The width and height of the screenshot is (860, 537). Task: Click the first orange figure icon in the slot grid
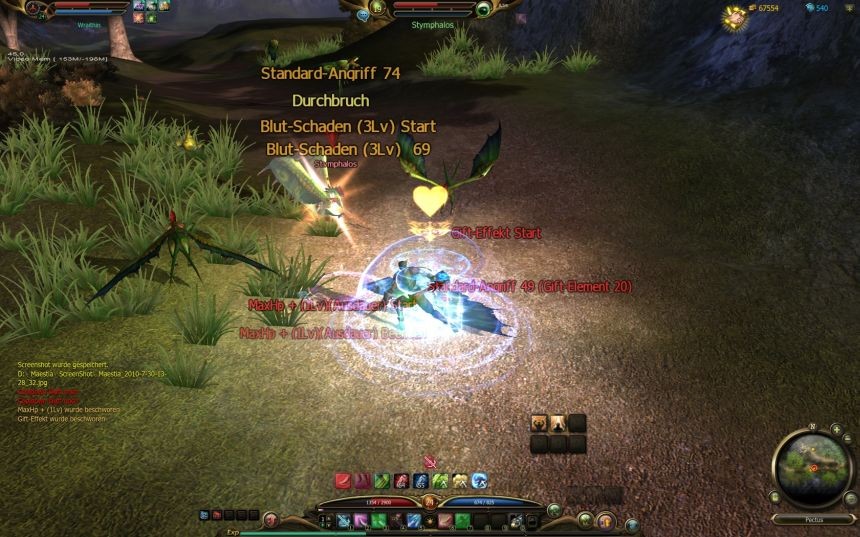pyautogui.click(x=540, y=423)
